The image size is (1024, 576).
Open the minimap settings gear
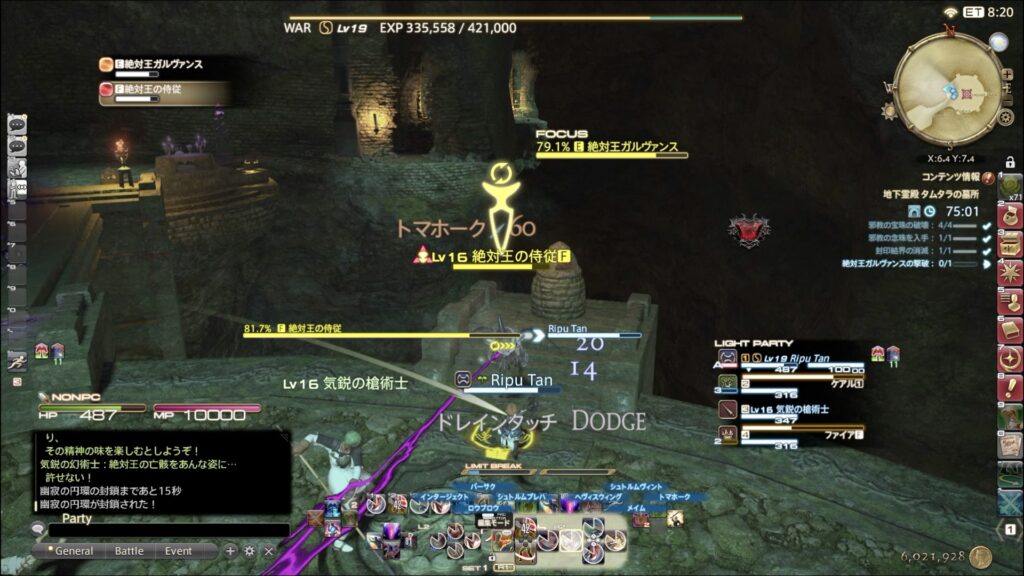coord(1006,118)
